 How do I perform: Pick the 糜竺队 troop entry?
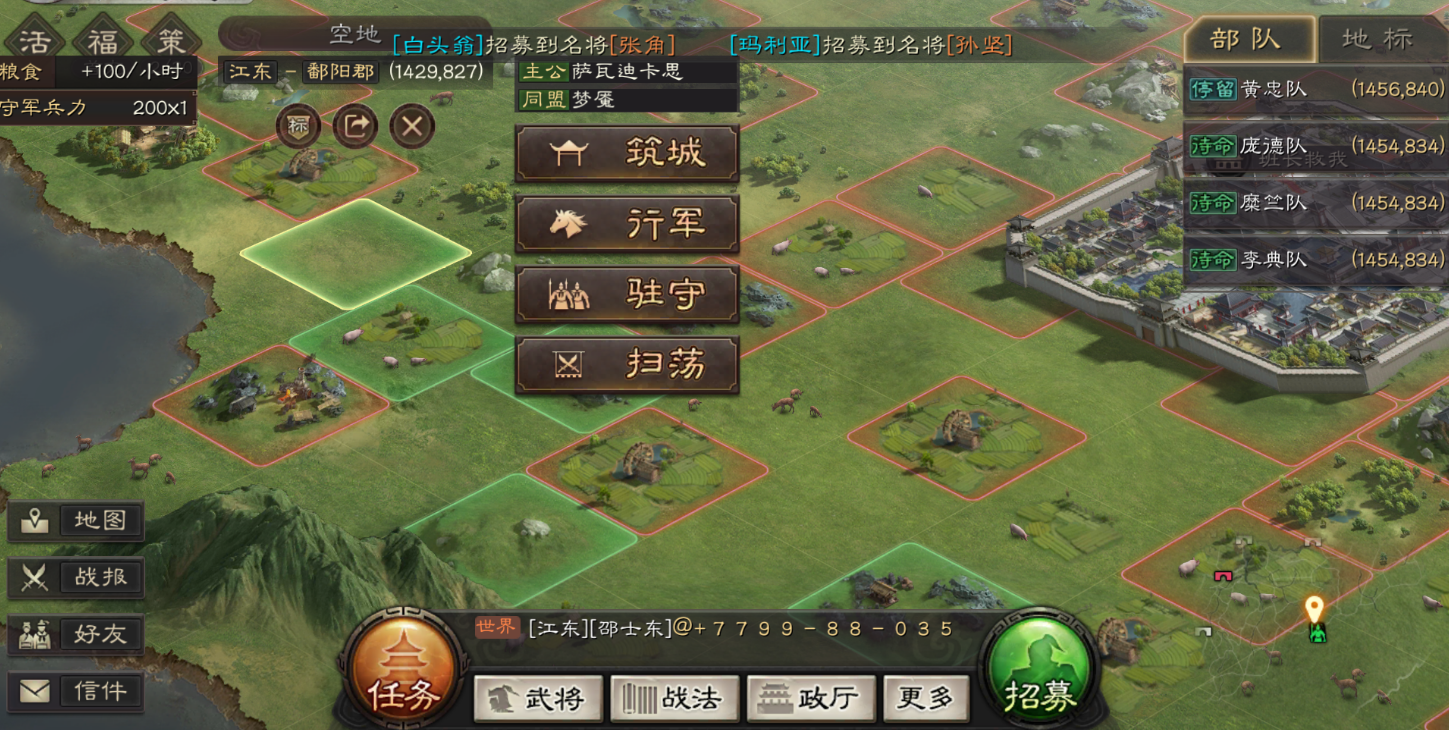pos(1315,203)
